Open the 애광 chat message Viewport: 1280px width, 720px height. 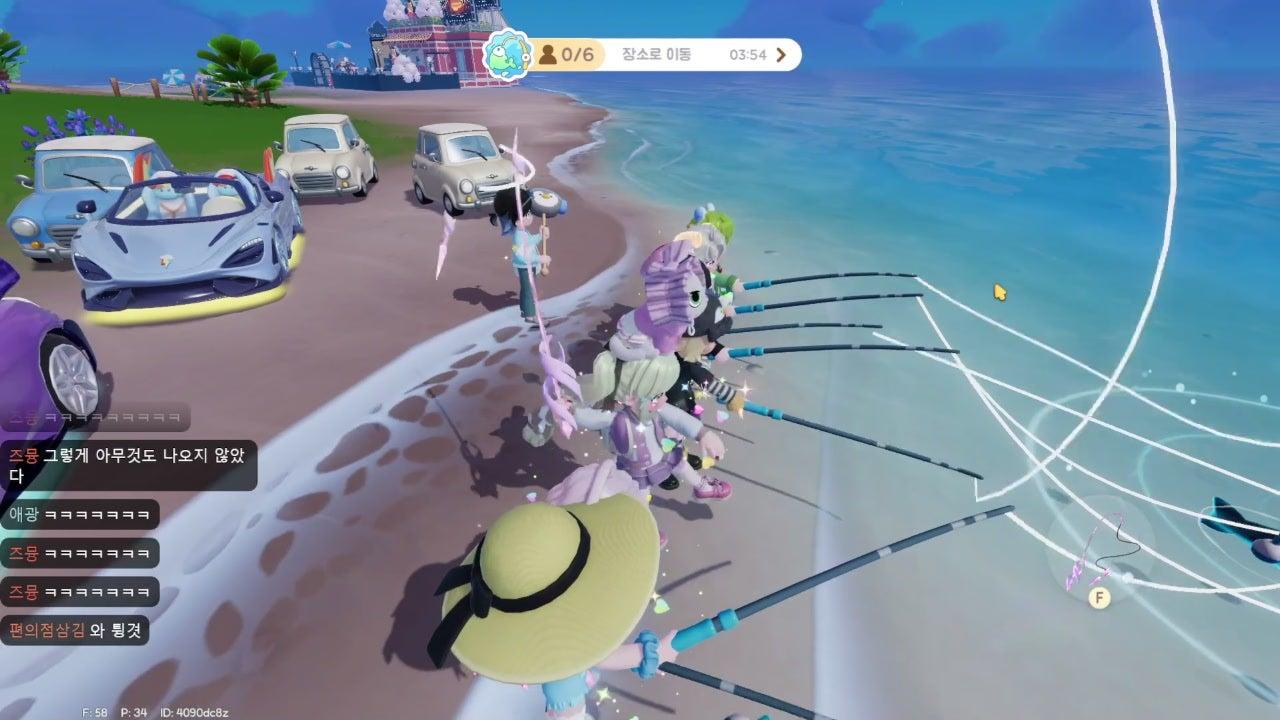click(x=80, y=515)
